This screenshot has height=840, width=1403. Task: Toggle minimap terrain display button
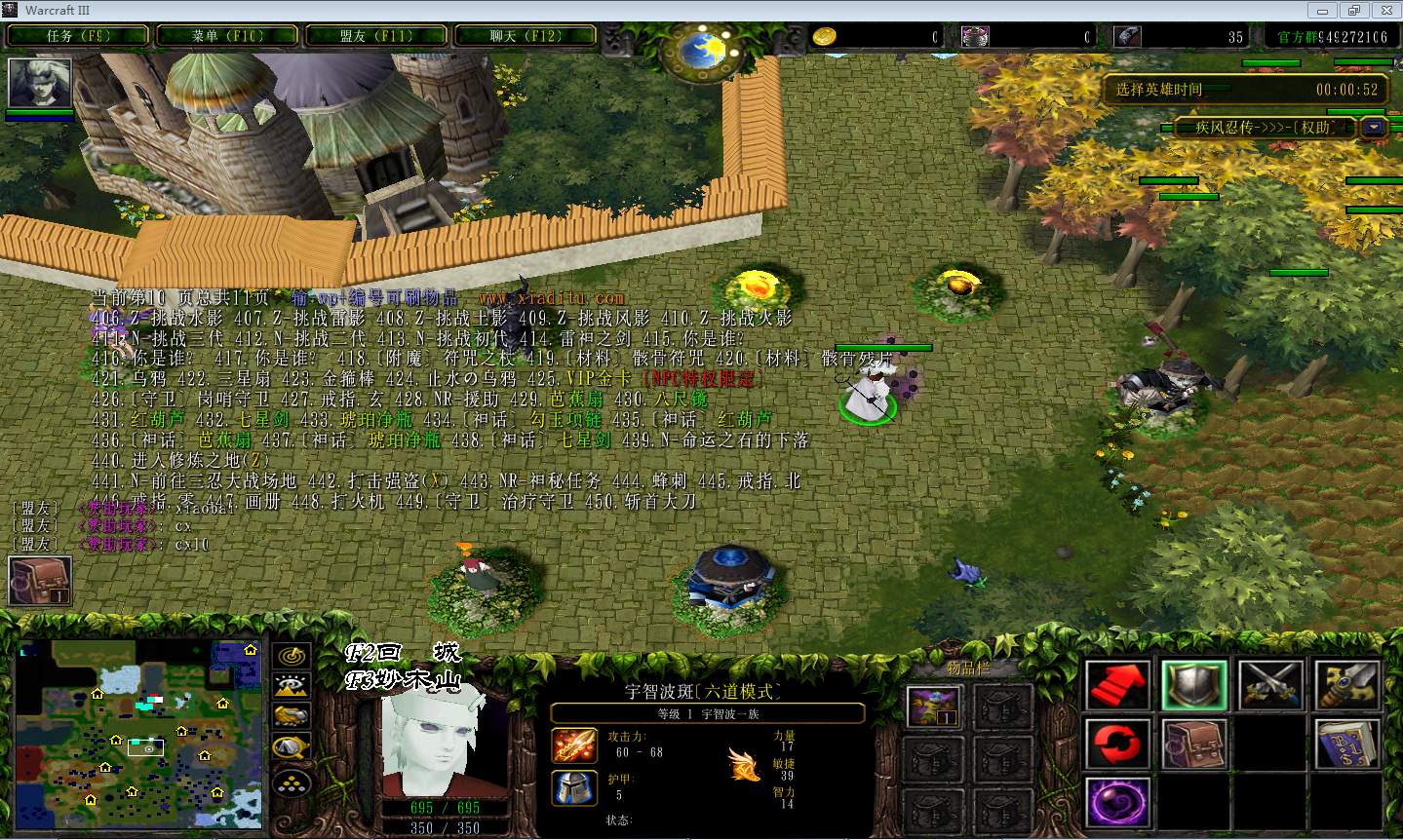292,686
